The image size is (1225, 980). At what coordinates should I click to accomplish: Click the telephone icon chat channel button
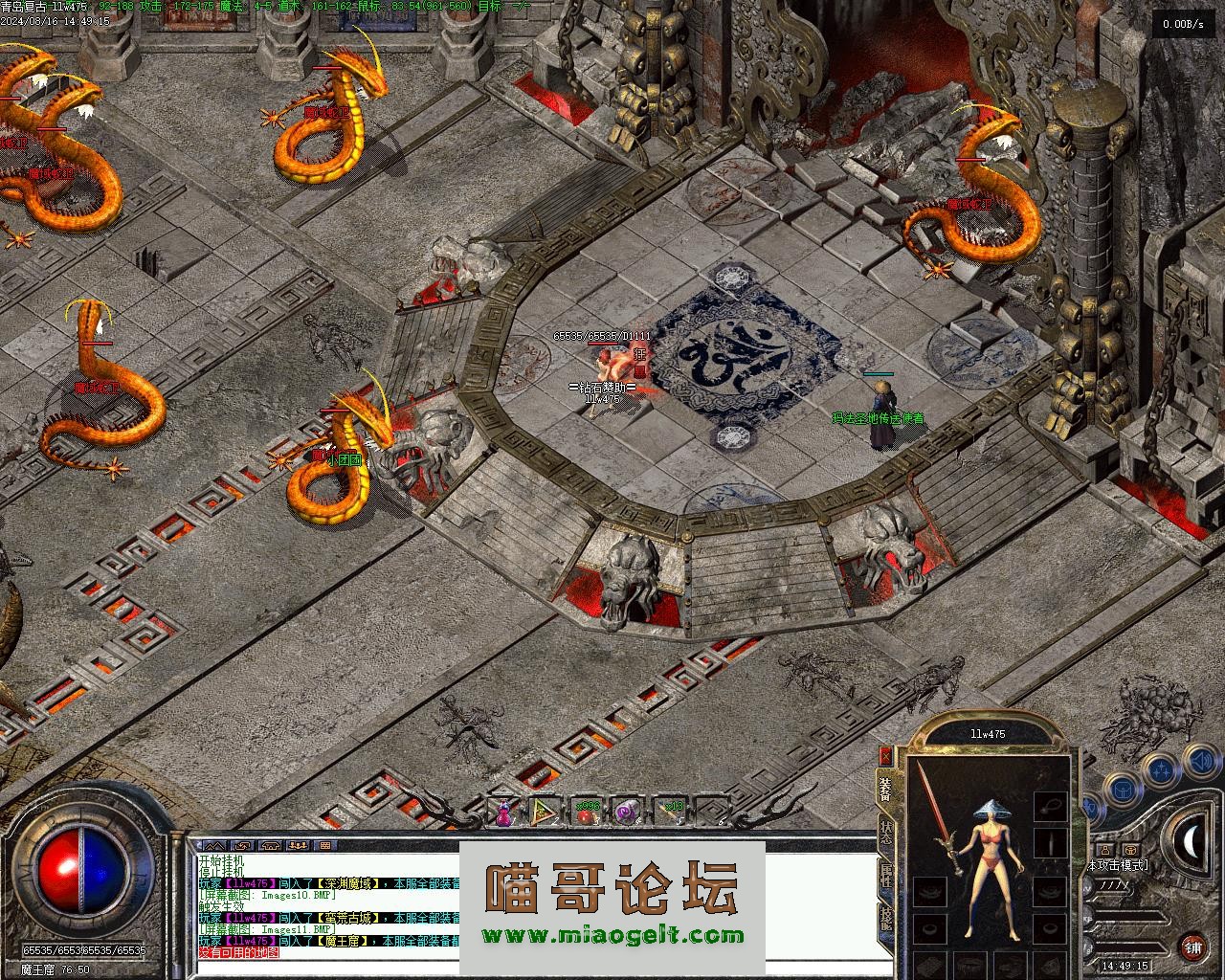pyautogui.click(x=270, y=846)
